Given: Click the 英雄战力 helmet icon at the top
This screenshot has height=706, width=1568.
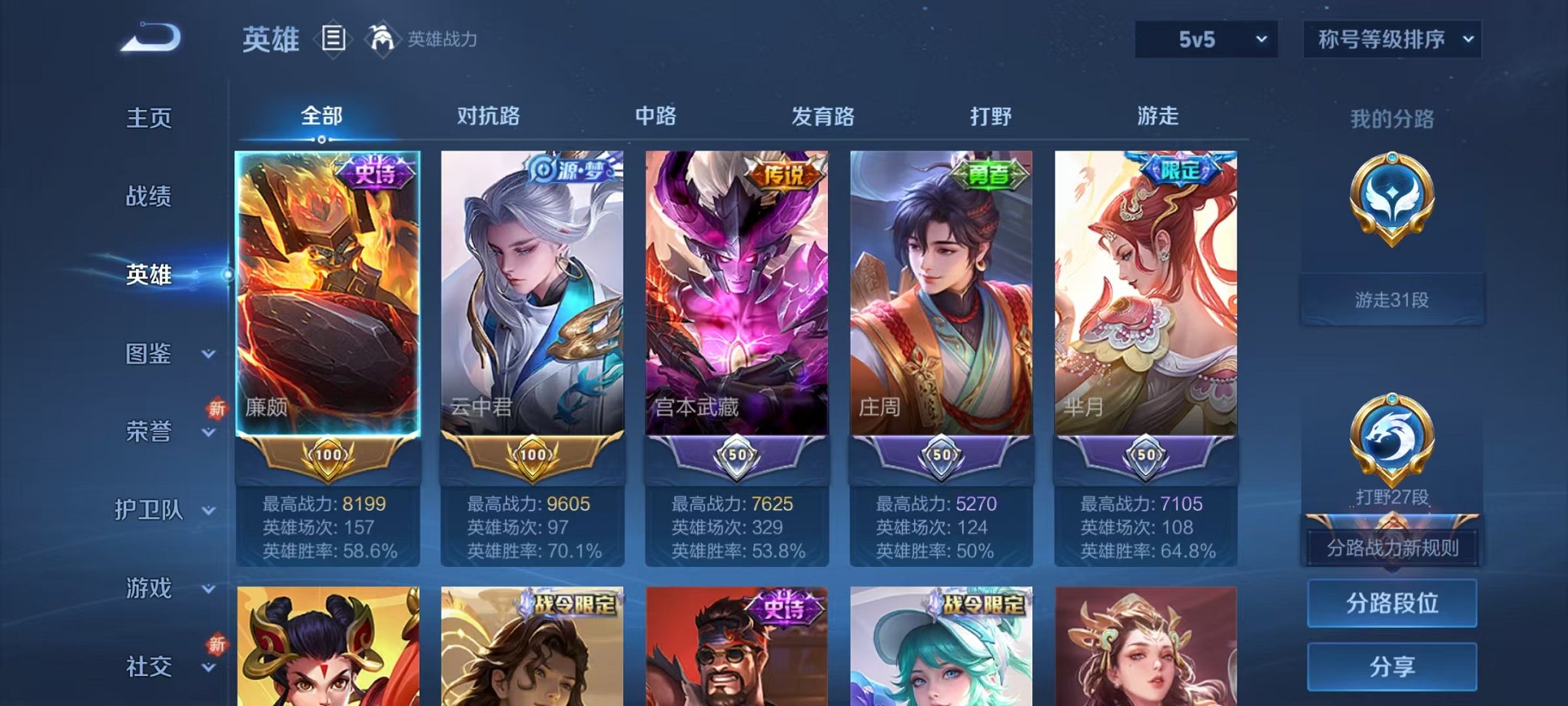Looking at the screenshot, I should pos(381,38).
